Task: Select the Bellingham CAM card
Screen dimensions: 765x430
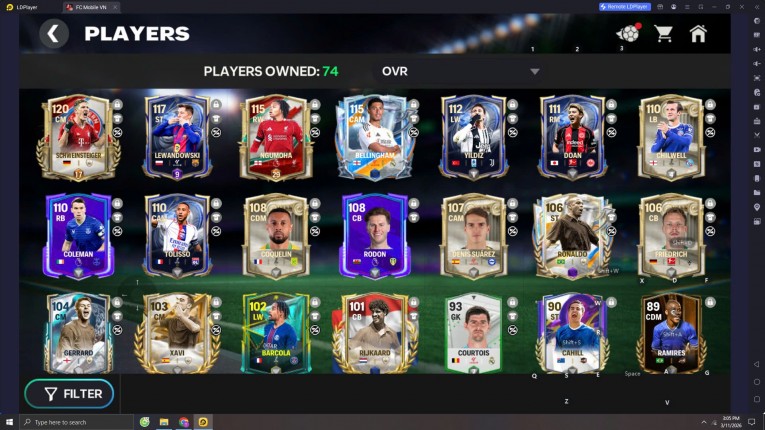Action: [372, 137]
